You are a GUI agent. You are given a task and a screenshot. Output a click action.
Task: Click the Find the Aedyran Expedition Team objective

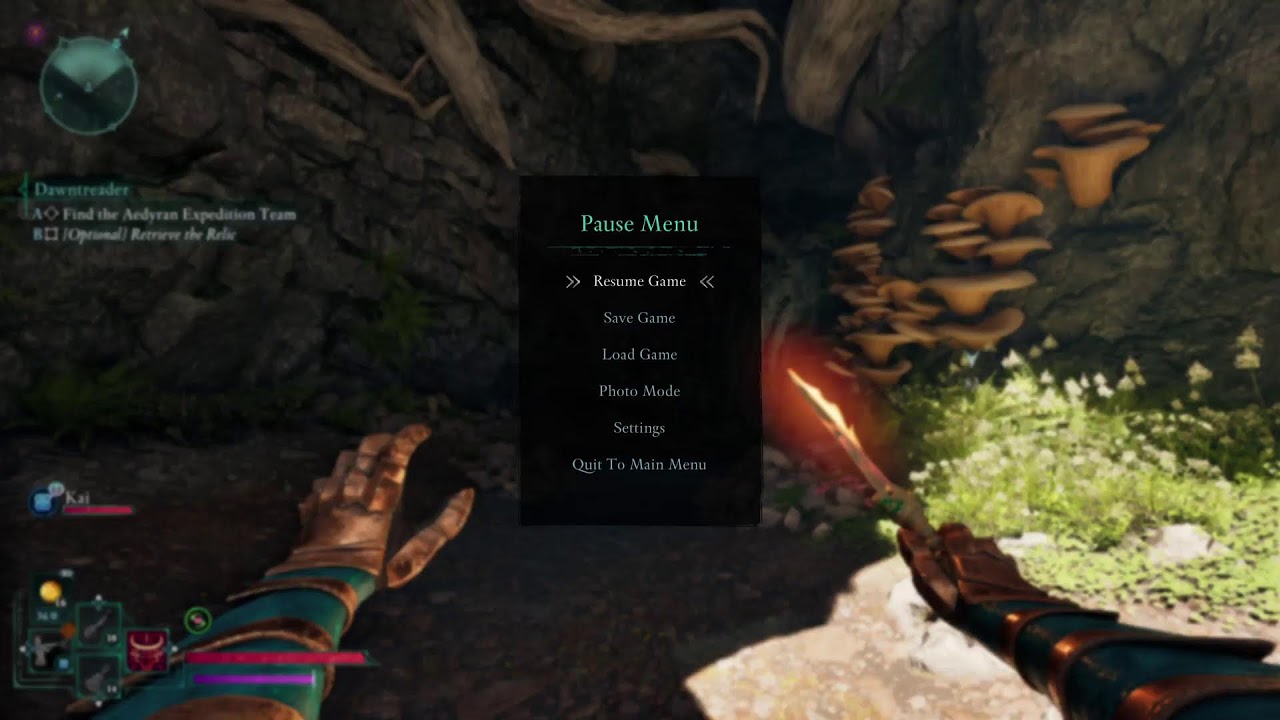coord(178,214)
